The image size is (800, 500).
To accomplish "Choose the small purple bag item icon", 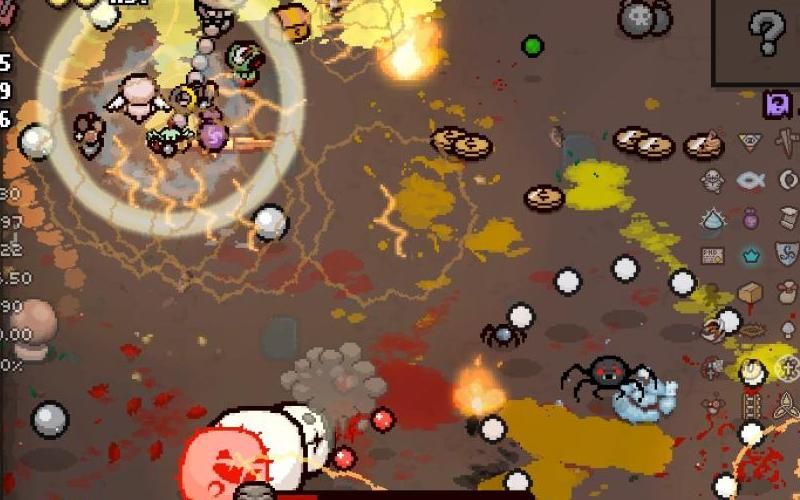I will [x=750, y=218].
